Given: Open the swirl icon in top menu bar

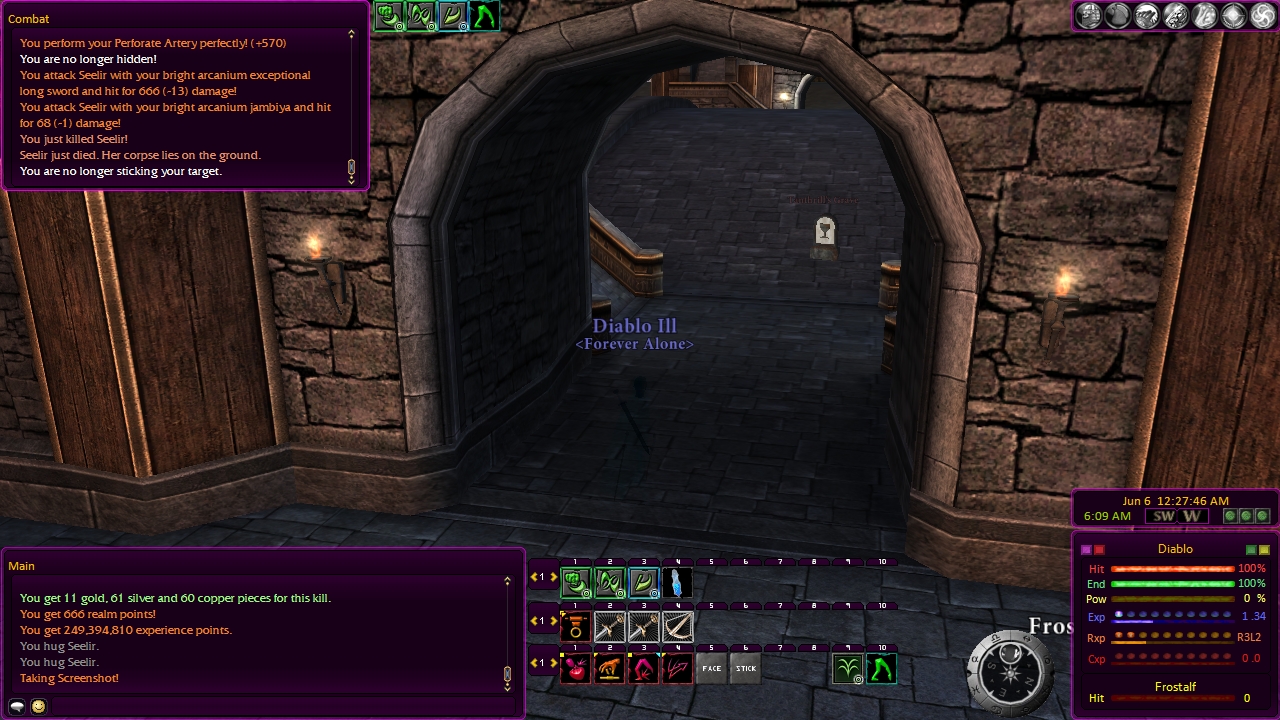Looking at the screenshot, I should (1262, 15).
